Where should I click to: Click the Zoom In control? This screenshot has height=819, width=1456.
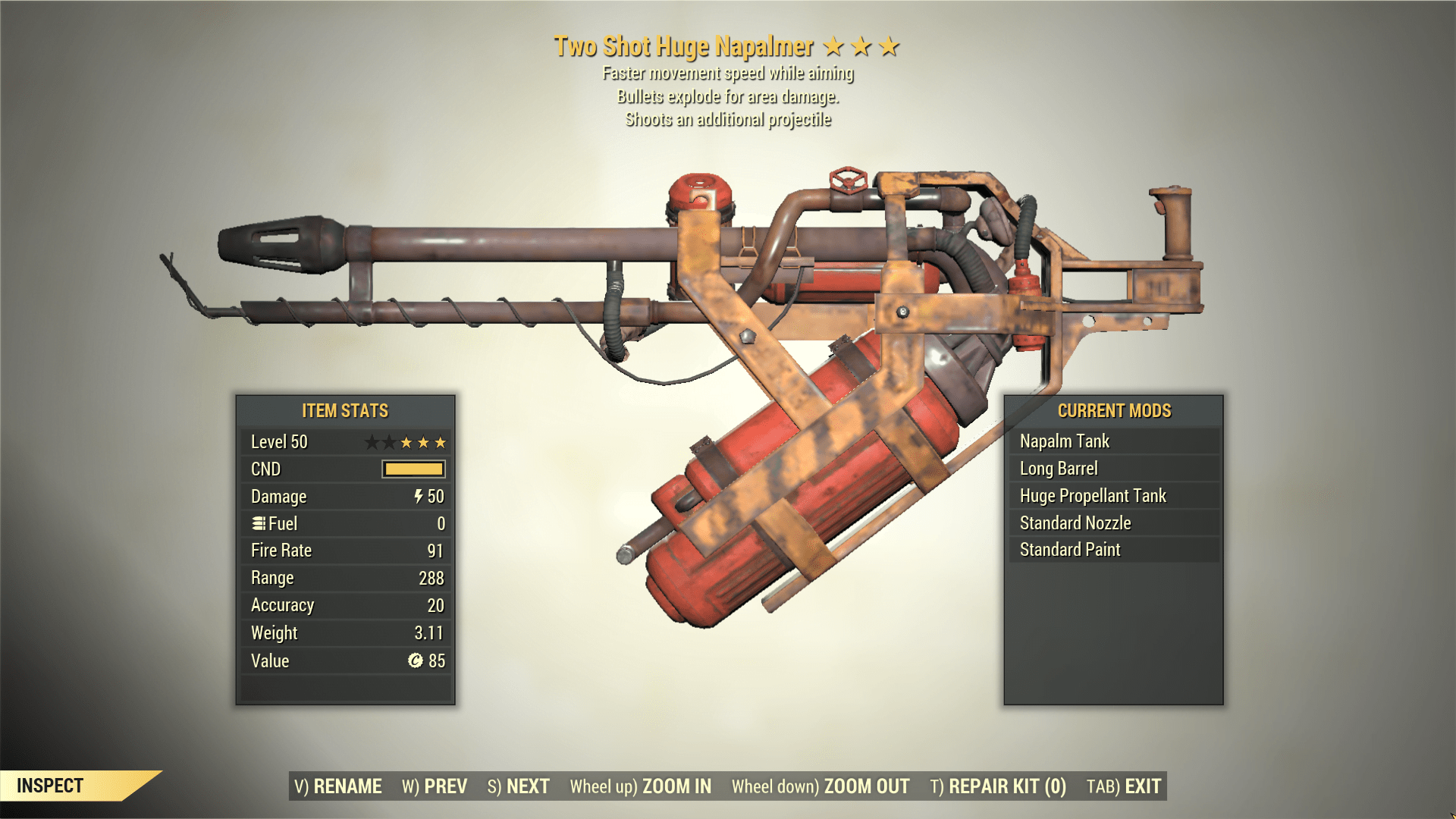[641, 786]
